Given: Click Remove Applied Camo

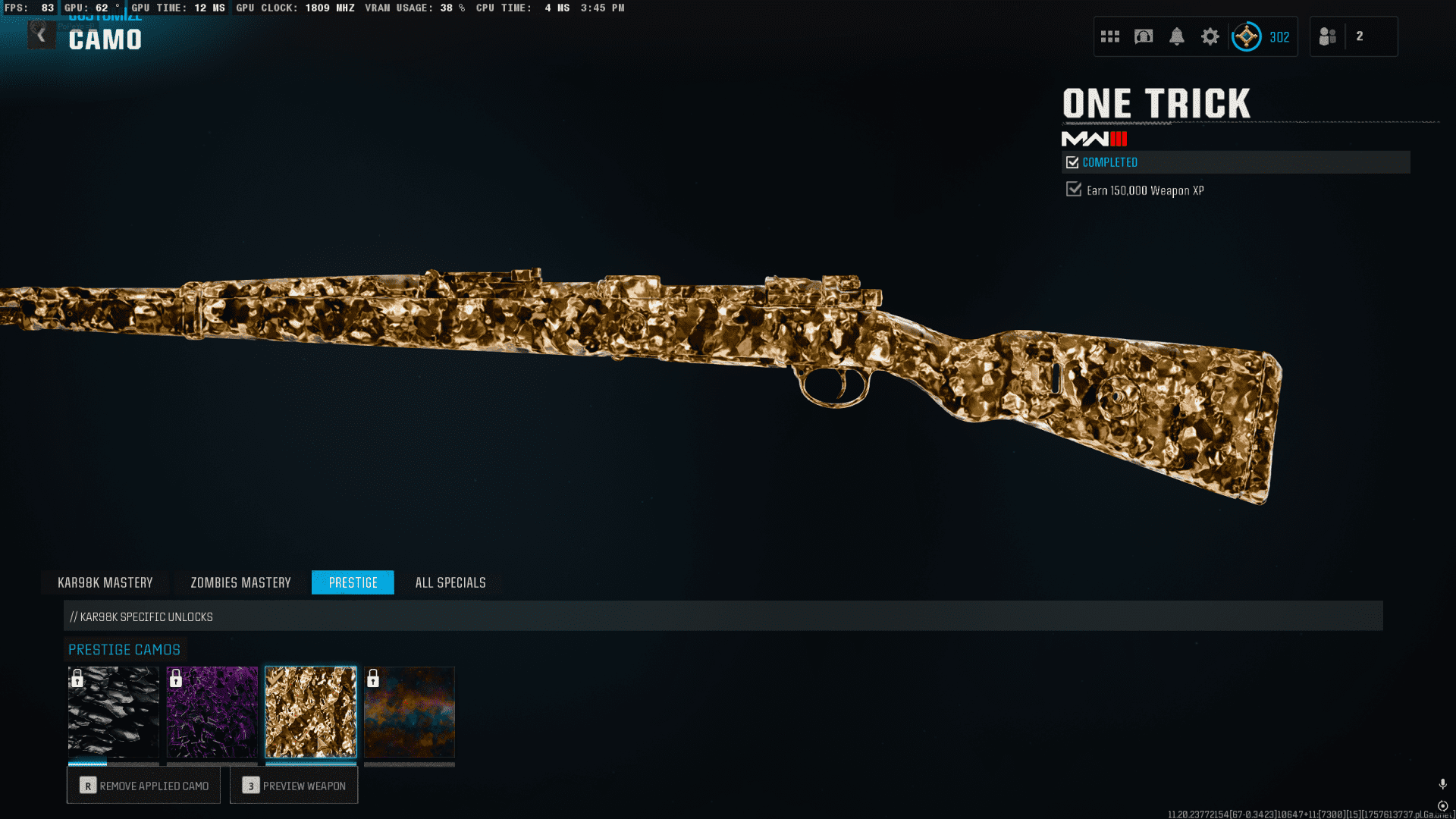Looking at the screenshot, I should tap(143, 786).
